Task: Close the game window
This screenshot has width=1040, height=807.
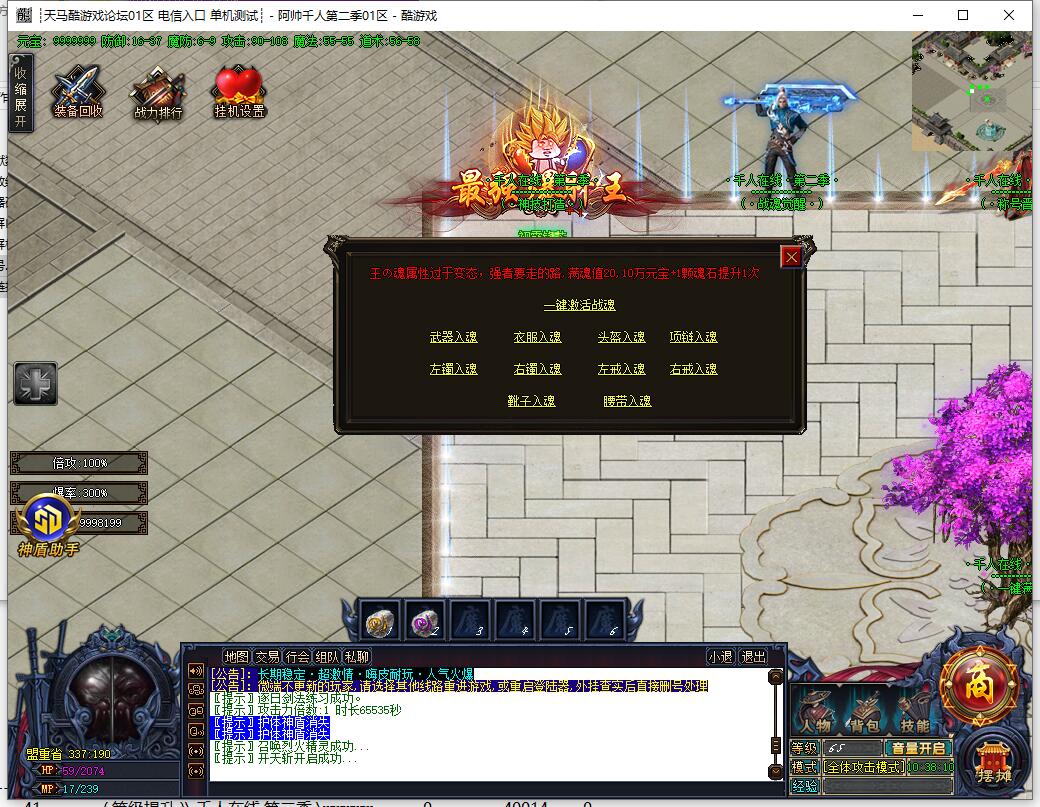Action: [x=1010, y=15]
